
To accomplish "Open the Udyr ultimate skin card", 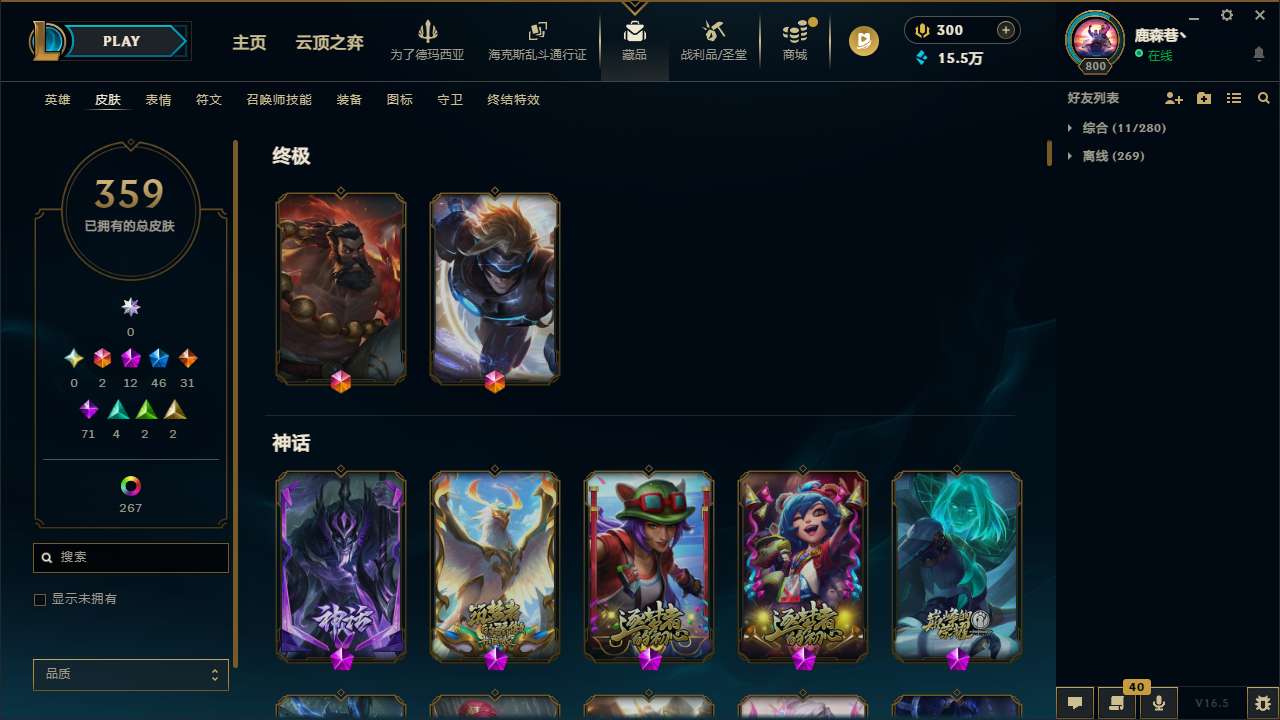I will pos(341,288).
